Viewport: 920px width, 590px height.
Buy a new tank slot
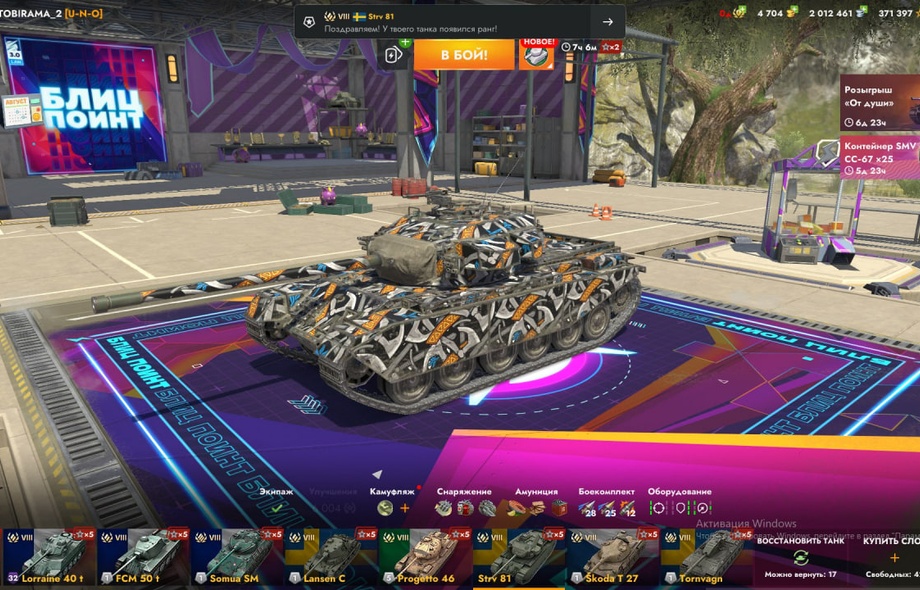click(893, 558)
